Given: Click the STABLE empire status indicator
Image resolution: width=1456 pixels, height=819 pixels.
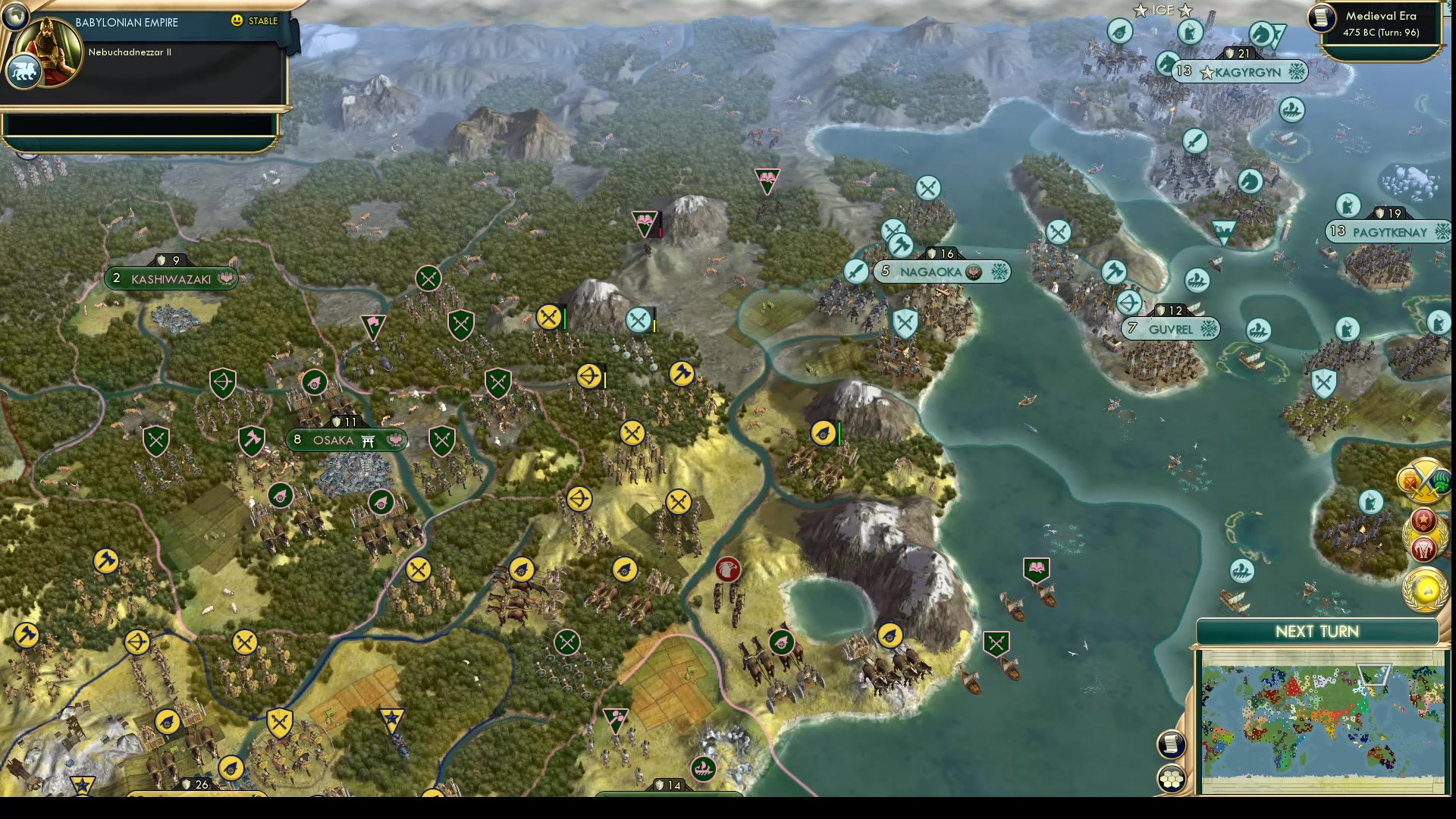Looking at the screenshot, I should (259, 21).
